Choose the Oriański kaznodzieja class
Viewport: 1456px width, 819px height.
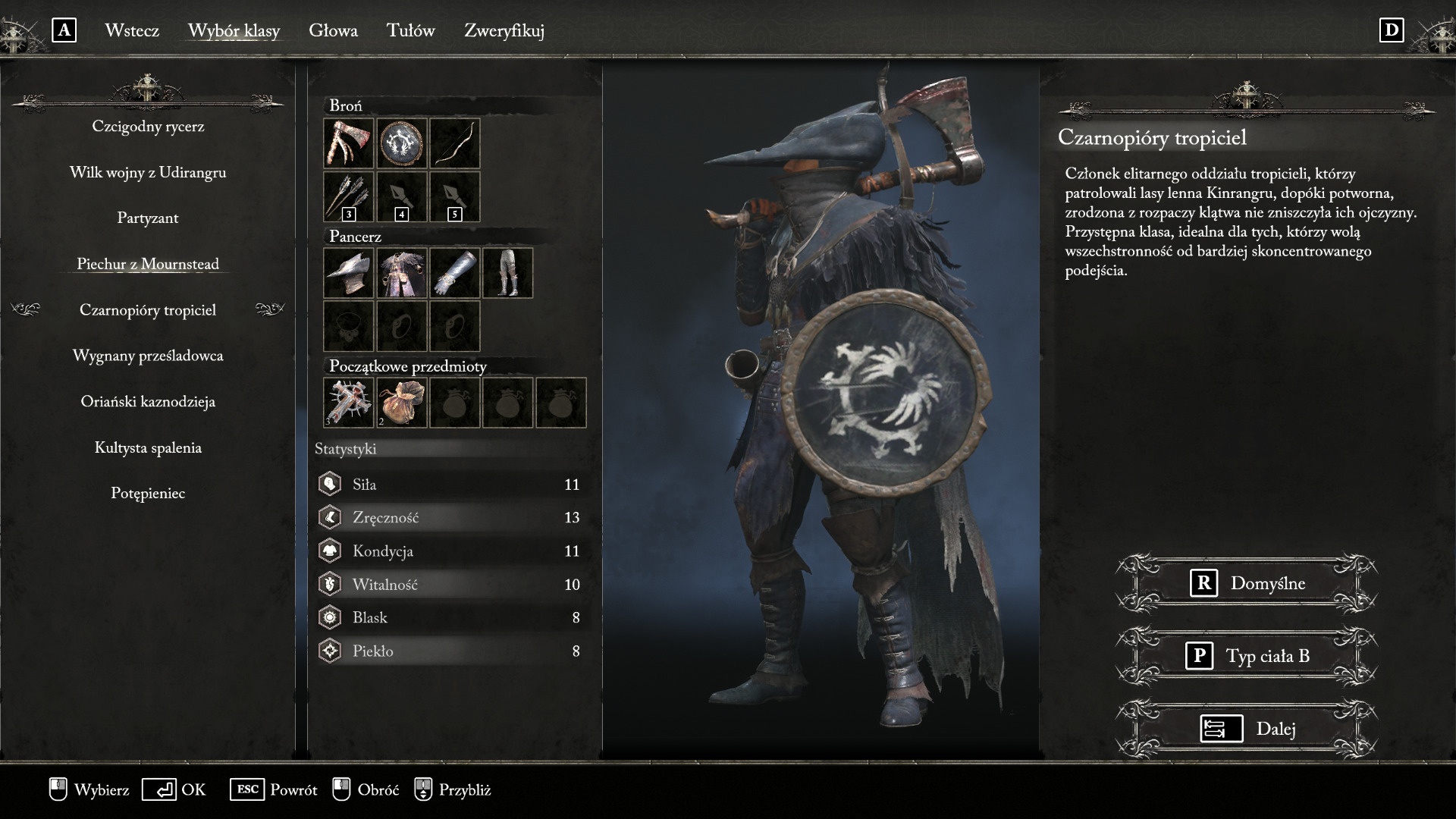148,402
